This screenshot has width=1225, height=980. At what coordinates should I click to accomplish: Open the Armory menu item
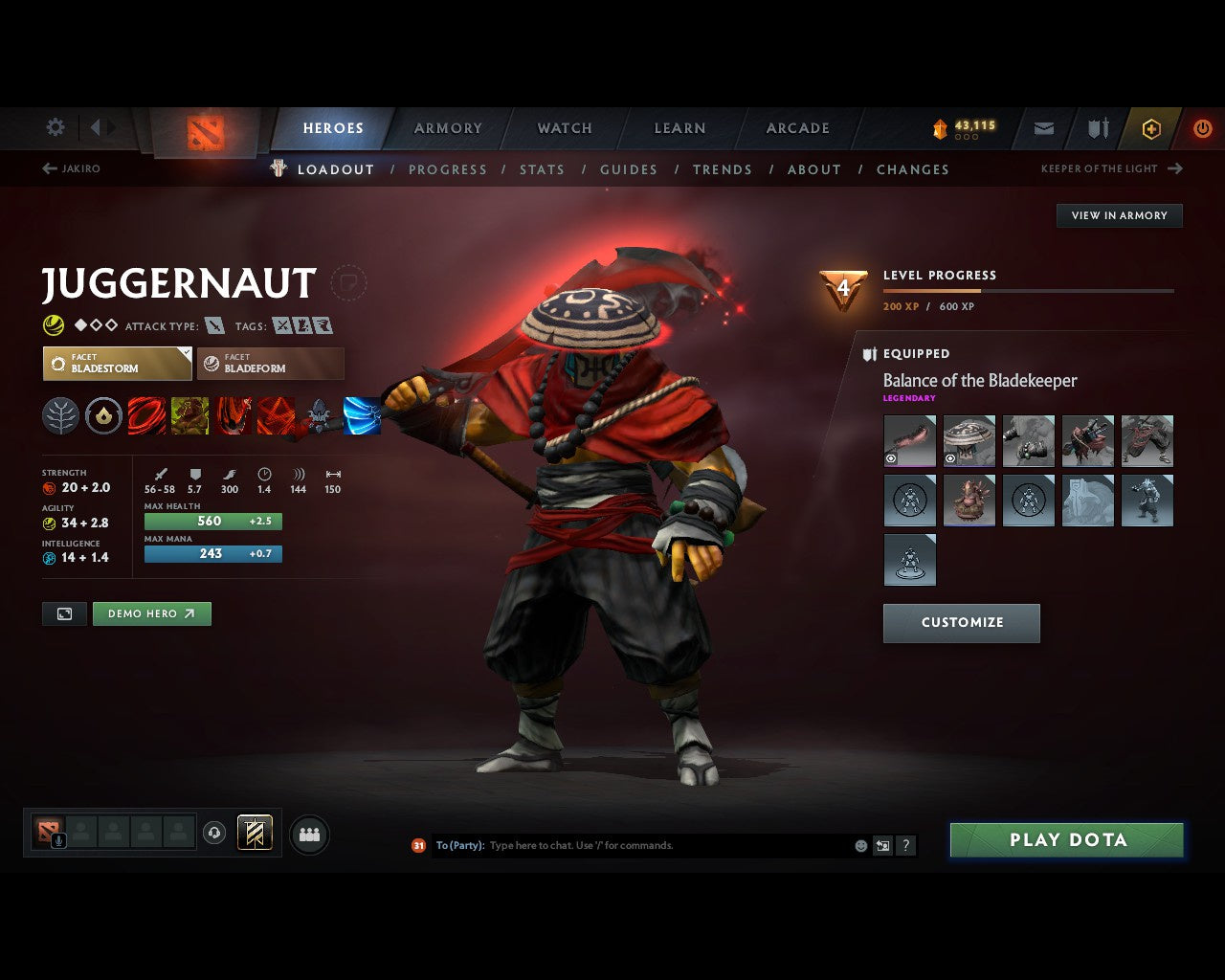tap(447, 127)
